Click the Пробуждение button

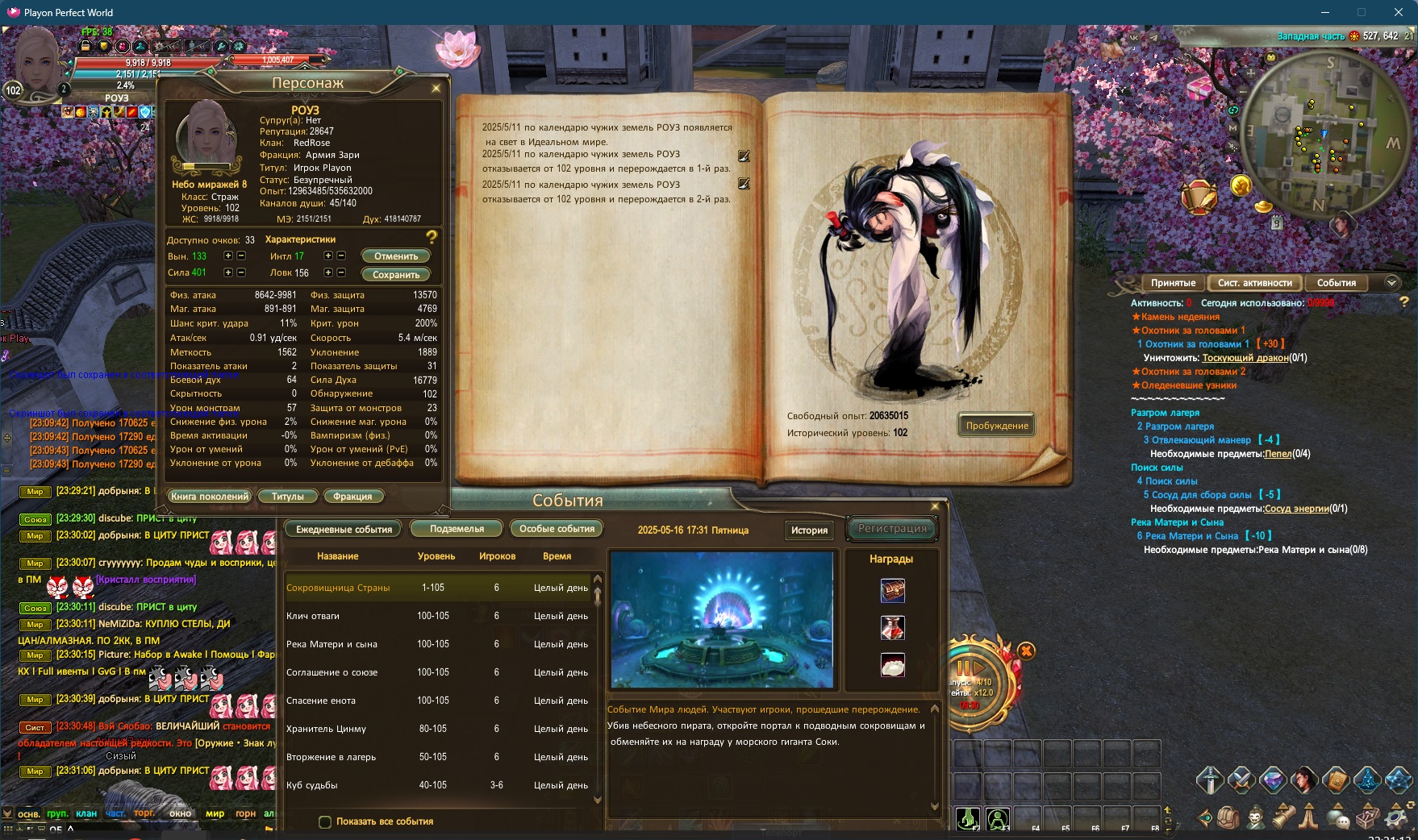(997, 426)
